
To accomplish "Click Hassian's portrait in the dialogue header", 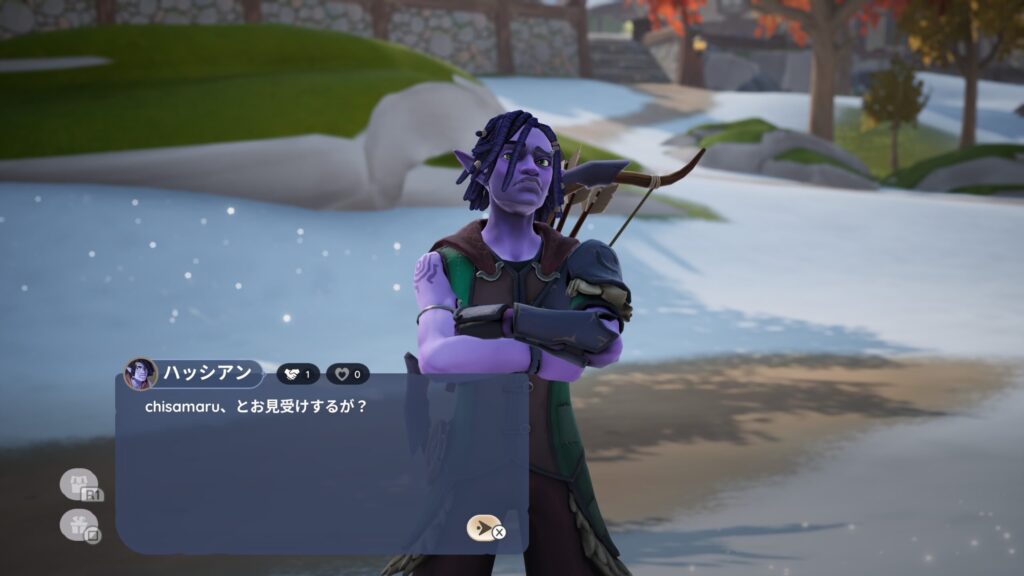I will 140,374.
